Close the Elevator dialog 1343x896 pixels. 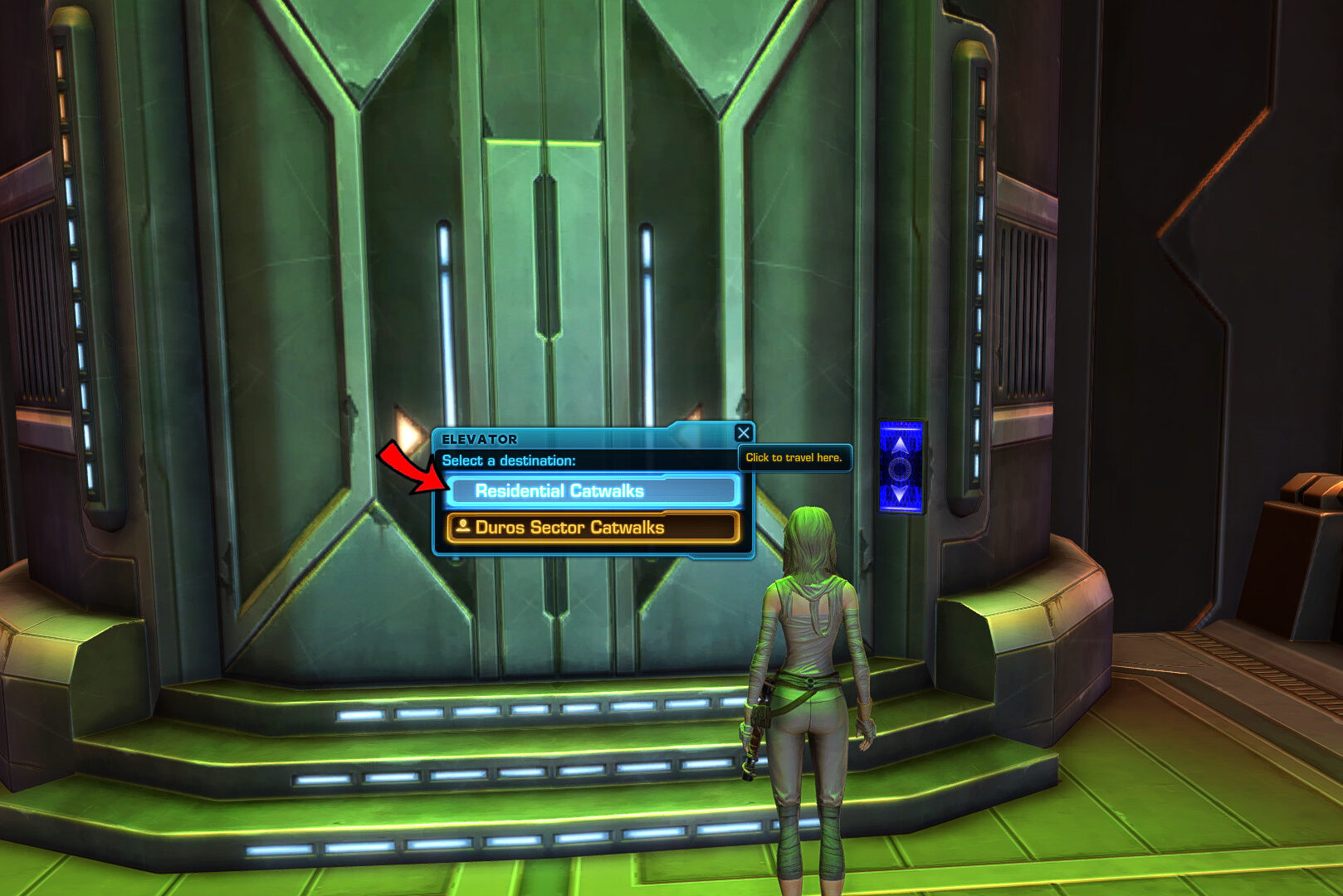tap(744, 433)
